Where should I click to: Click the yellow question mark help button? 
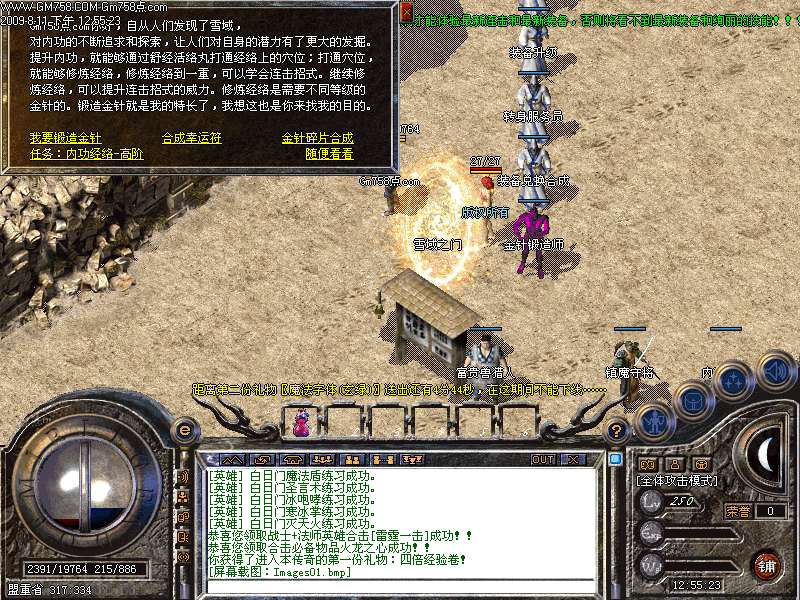click(618, 430)
